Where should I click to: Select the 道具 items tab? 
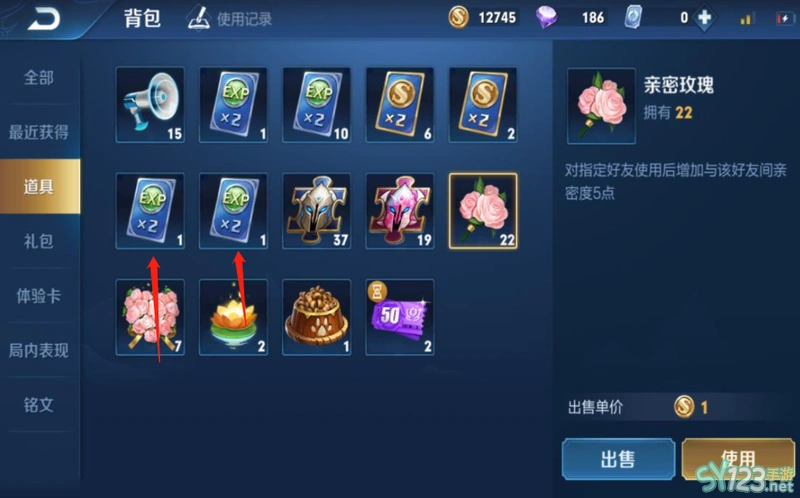[39, 186]
